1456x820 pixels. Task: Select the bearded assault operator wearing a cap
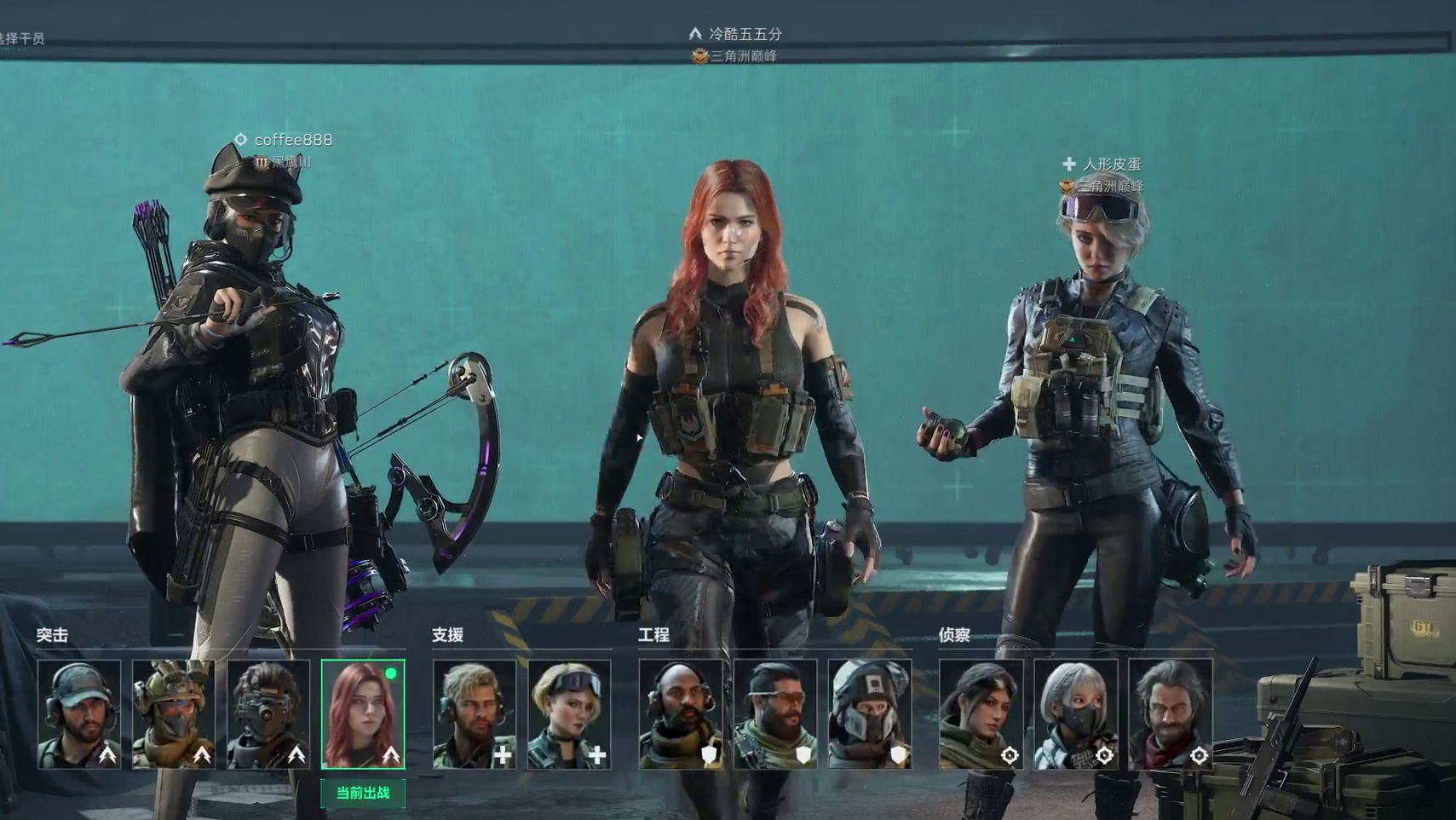click(x=79, y=714)
